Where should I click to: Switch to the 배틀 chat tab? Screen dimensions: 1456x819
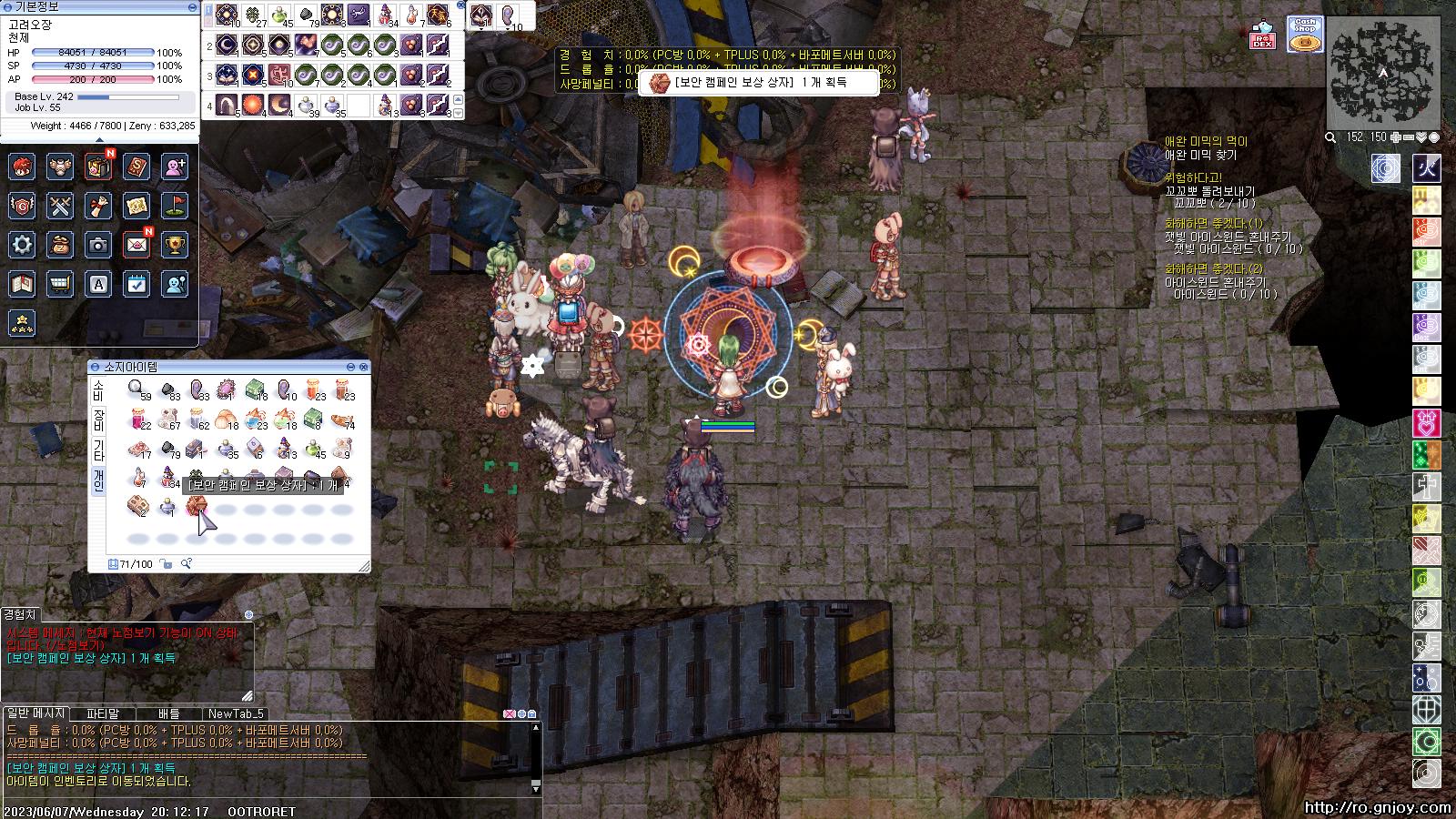click(168, 713)
